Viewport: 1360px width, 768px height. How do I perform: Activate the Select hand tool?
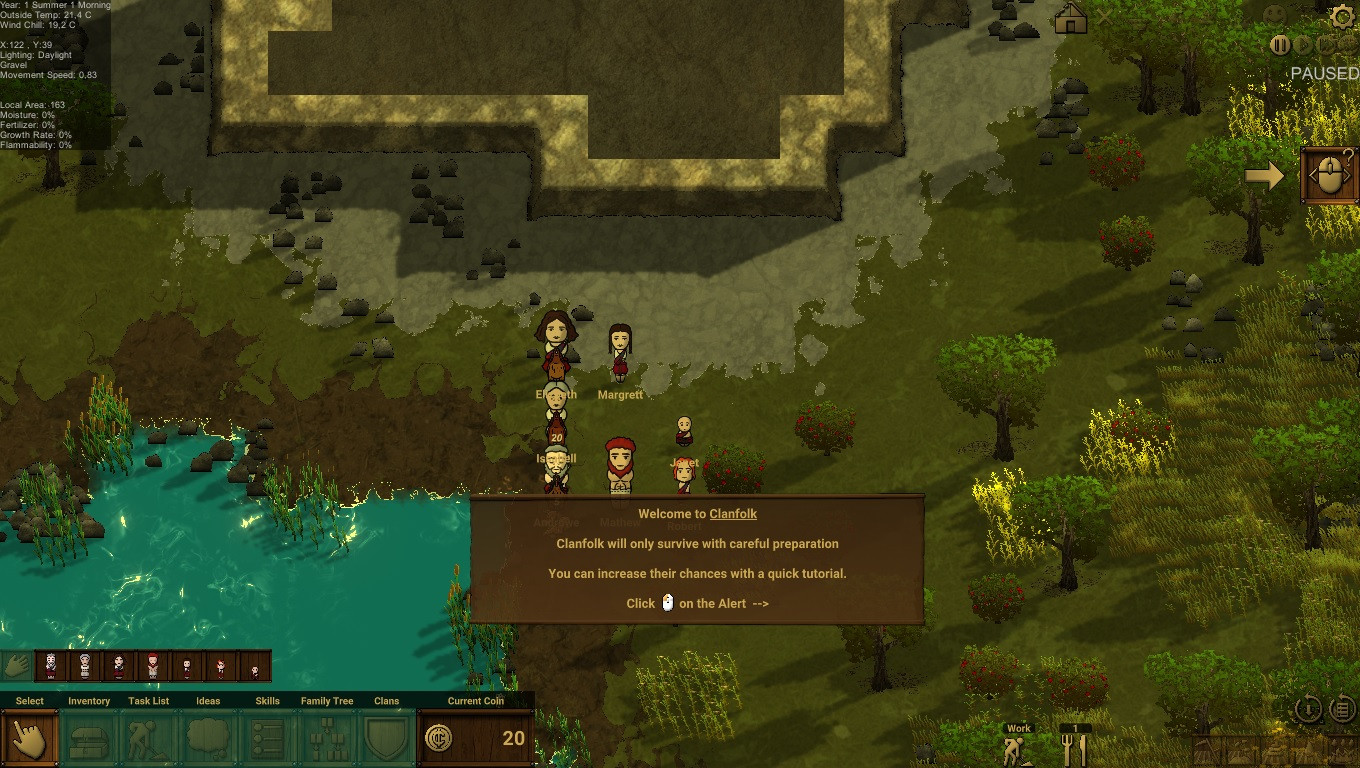[x=30, y=739]
